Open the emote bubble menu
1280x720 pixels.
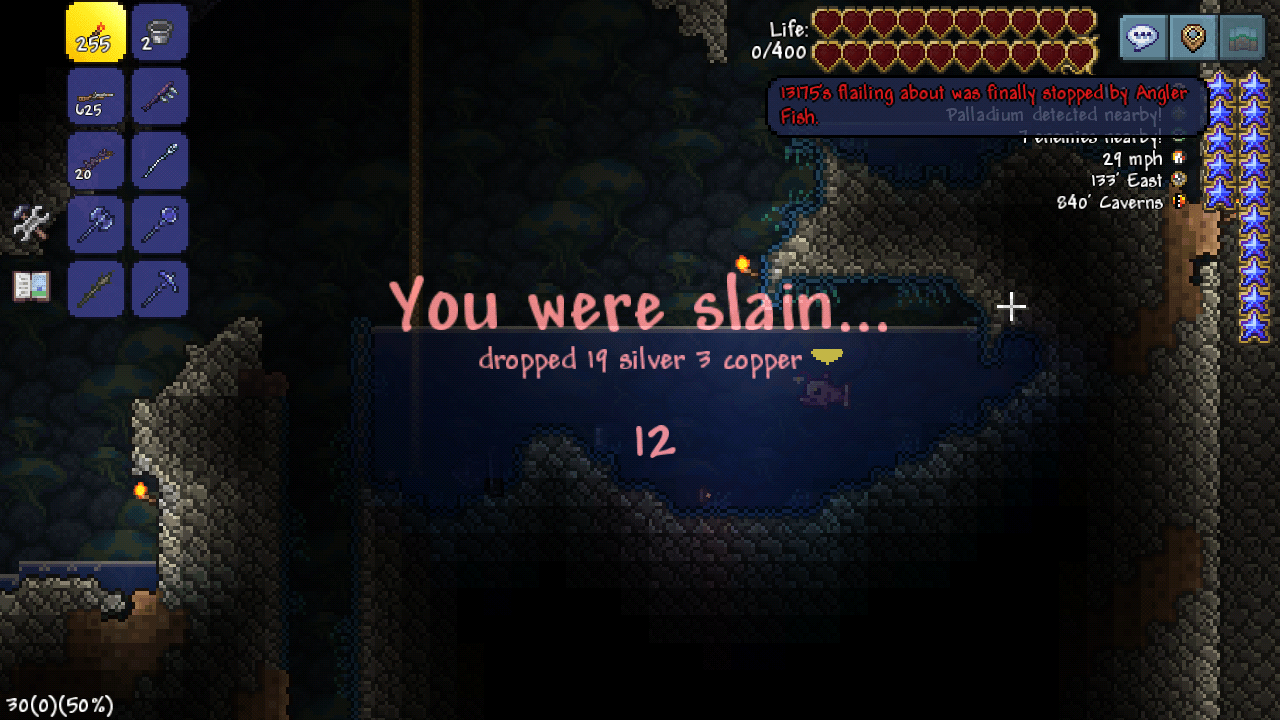tap(1142, 36)
